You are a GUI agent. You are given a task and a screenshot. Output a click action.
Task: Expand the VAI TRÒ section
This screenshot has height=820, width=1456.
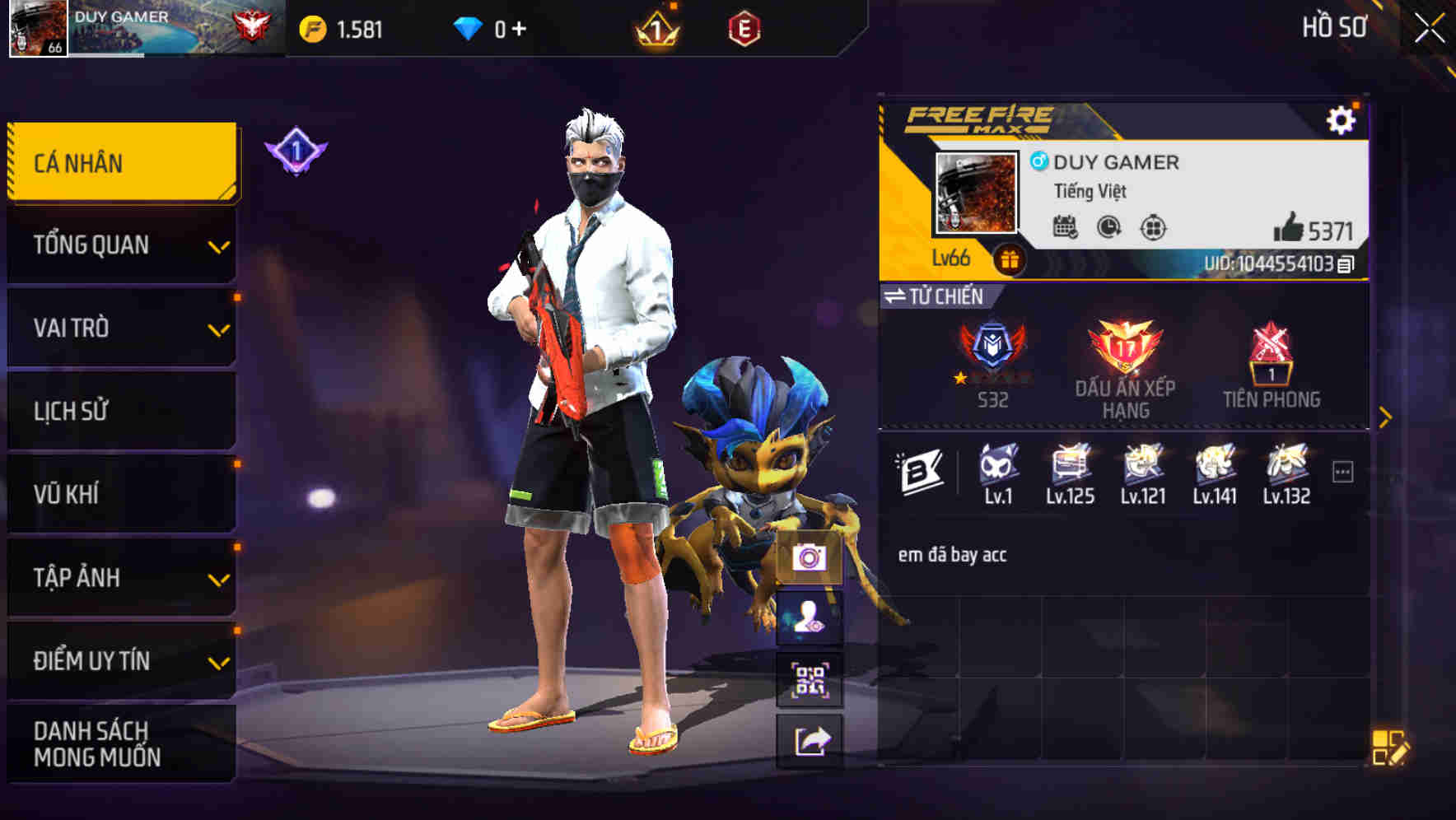click(x=120, y=328)
